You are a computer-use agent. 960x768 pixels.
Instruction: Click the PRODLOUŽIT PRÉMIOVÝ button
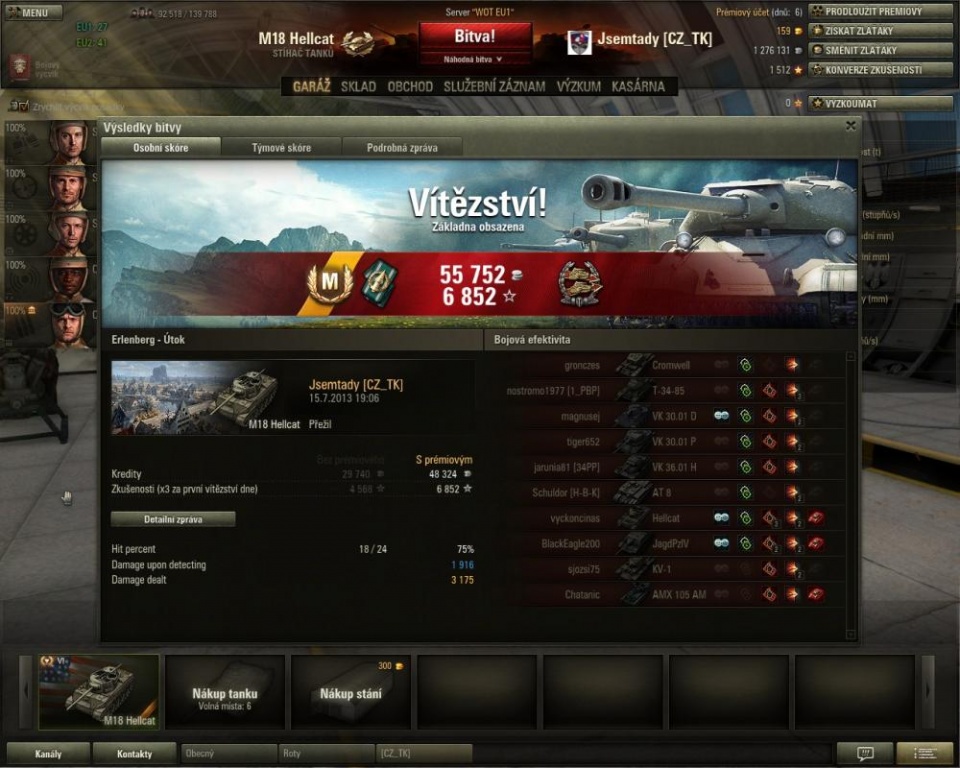coord(880,11)
